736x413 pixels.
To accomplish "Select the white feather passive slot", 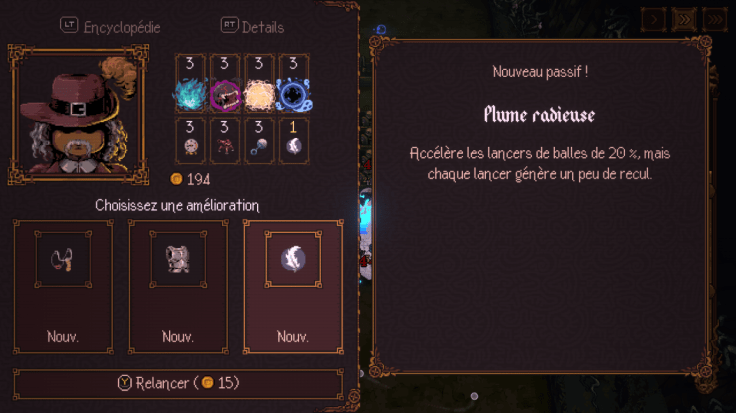I will (x=293, y=140).
